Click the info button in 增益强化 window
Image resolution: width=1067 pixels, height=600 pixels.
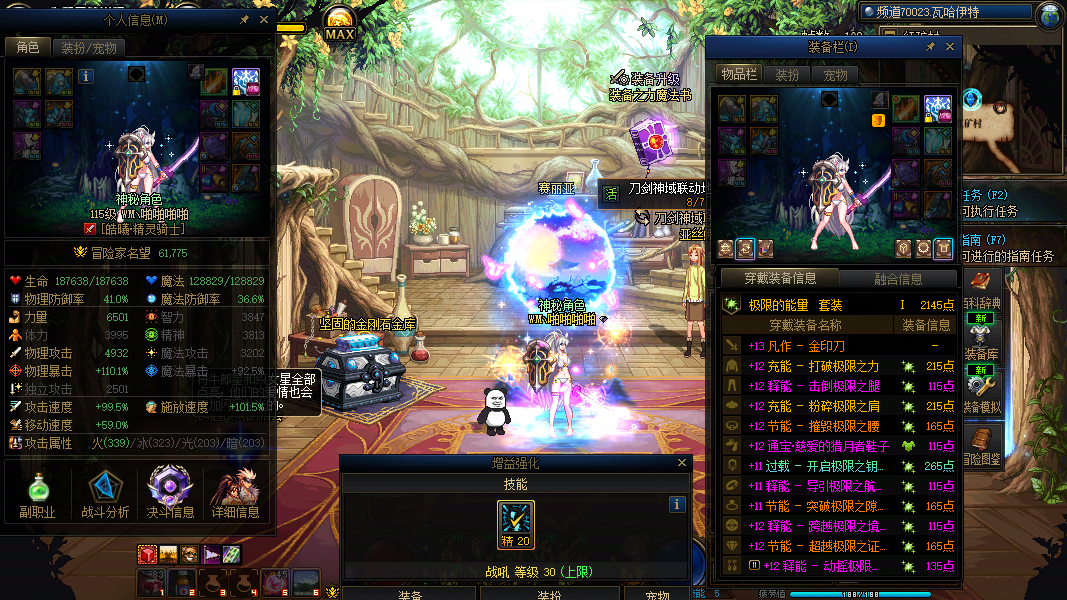677,505
